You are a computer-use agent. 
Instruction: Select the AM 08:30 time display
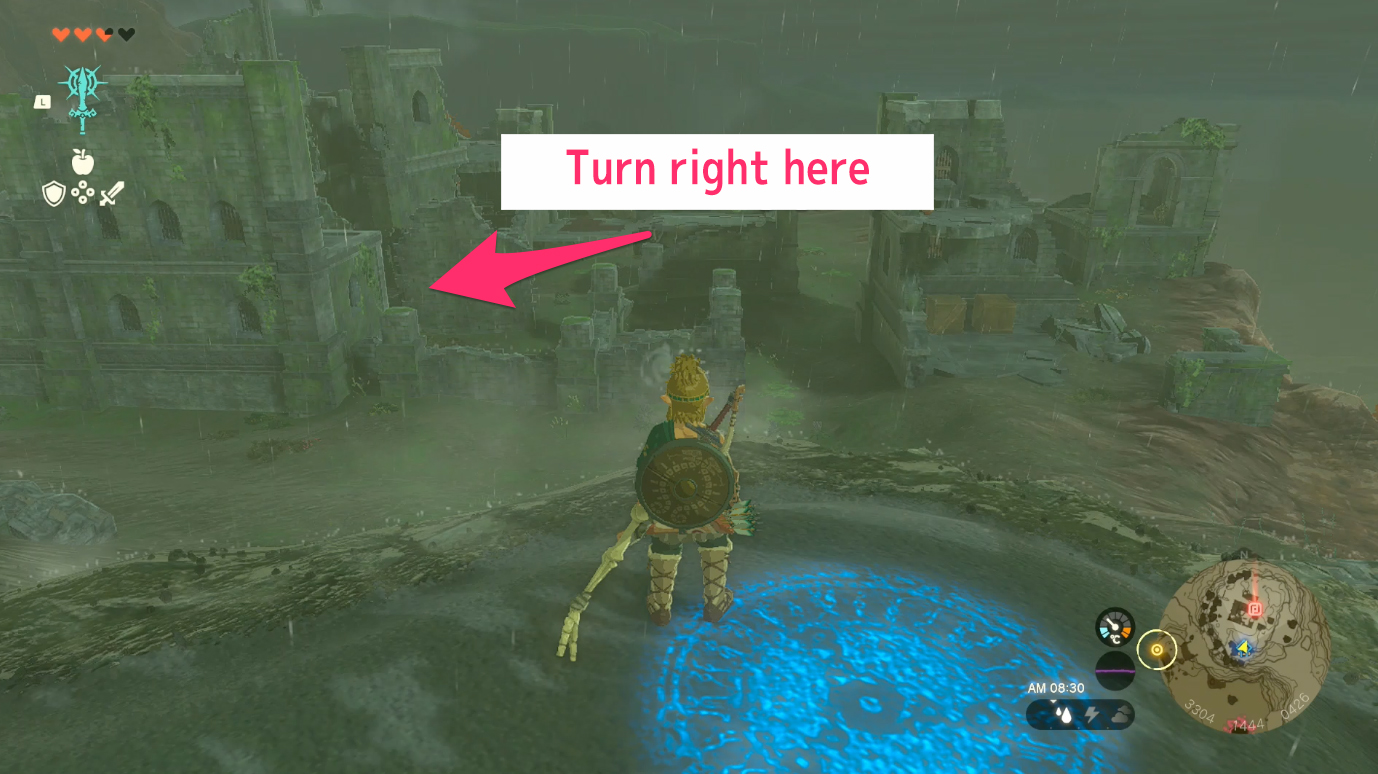pos(1056,688)
